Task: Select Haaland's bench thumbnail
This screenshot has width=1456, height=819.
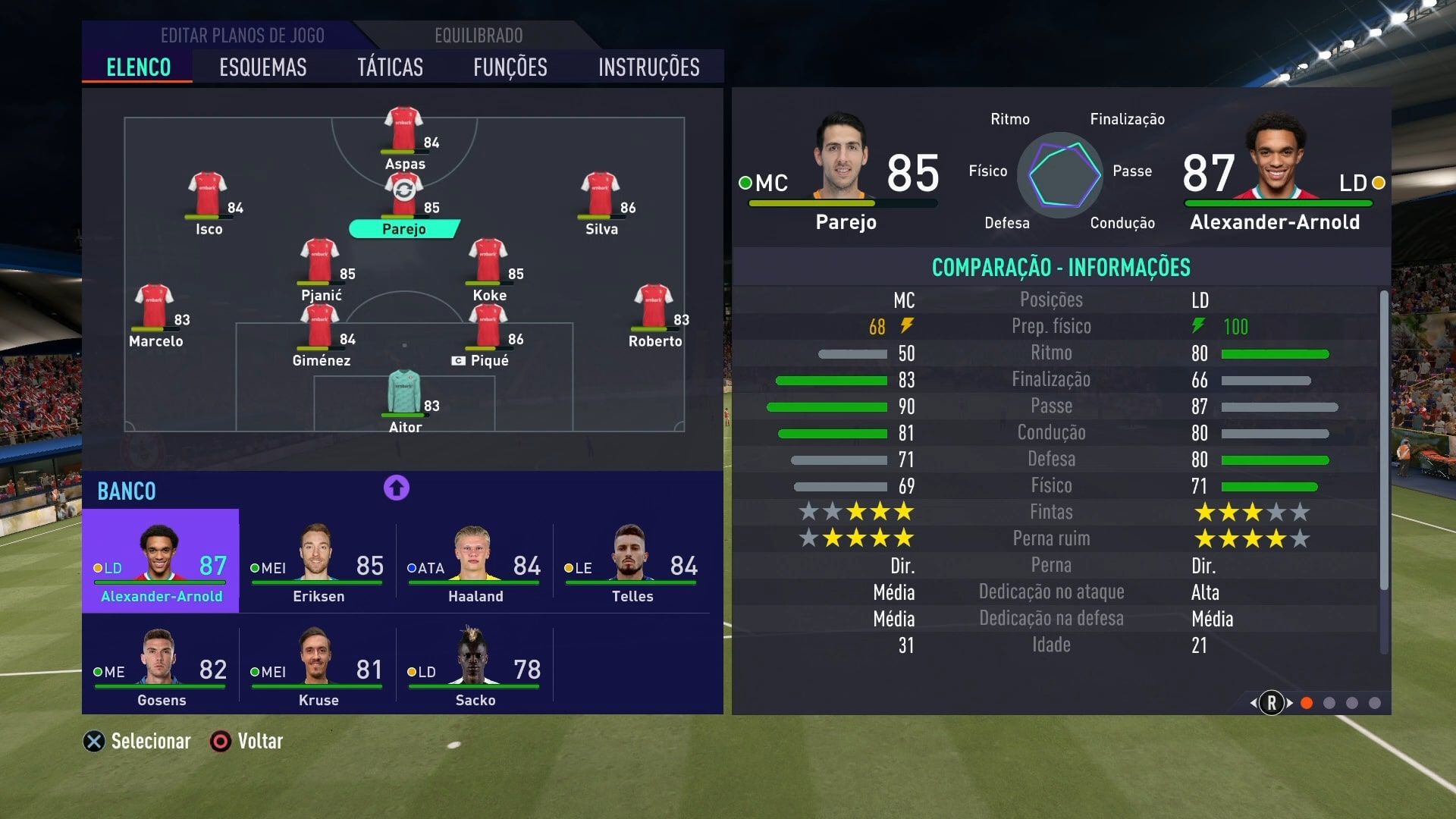Action: [474, 560]
